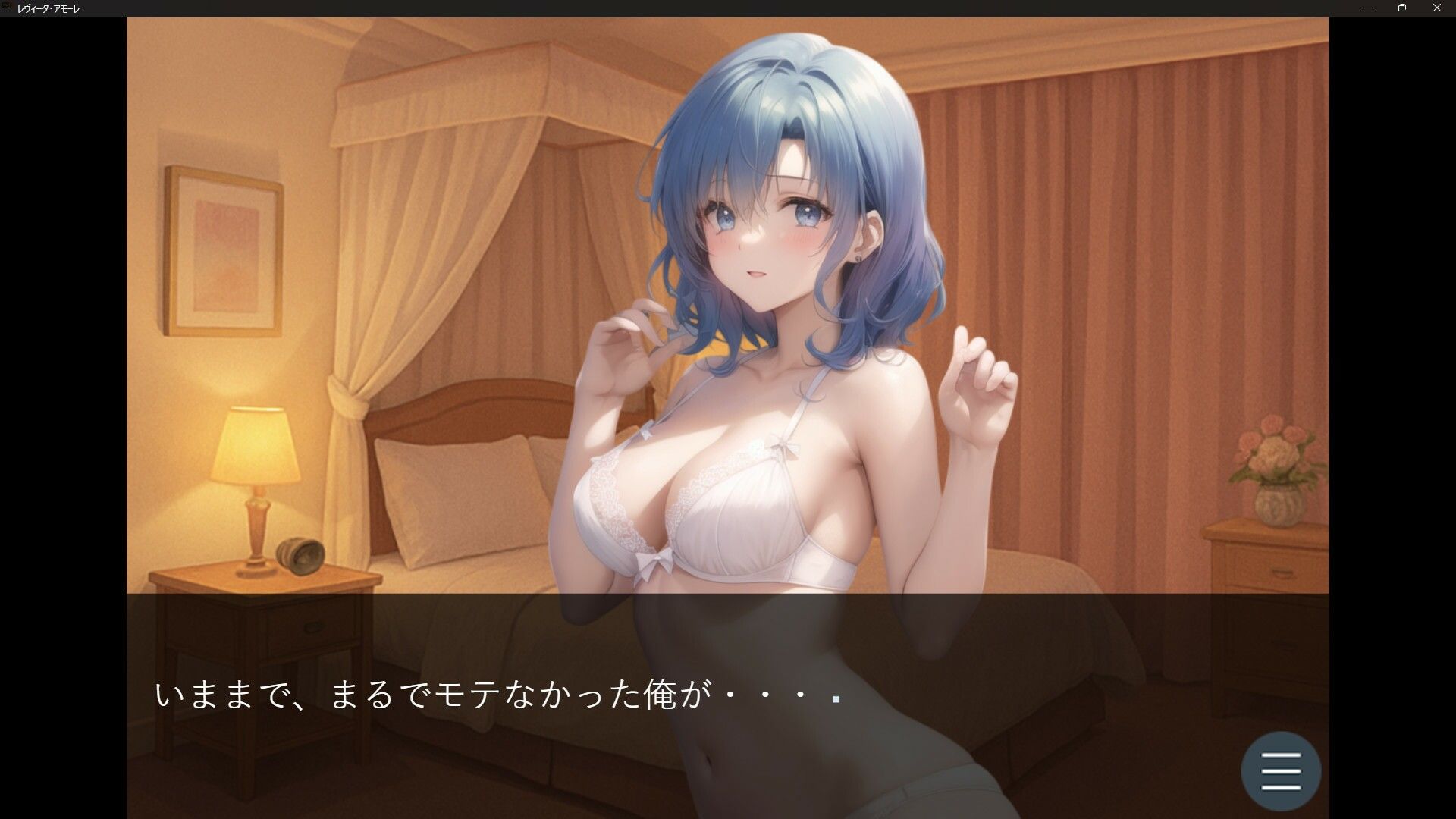Click the game's title bar application icon
Viewport: 1456px width, 819px height.
8,8
